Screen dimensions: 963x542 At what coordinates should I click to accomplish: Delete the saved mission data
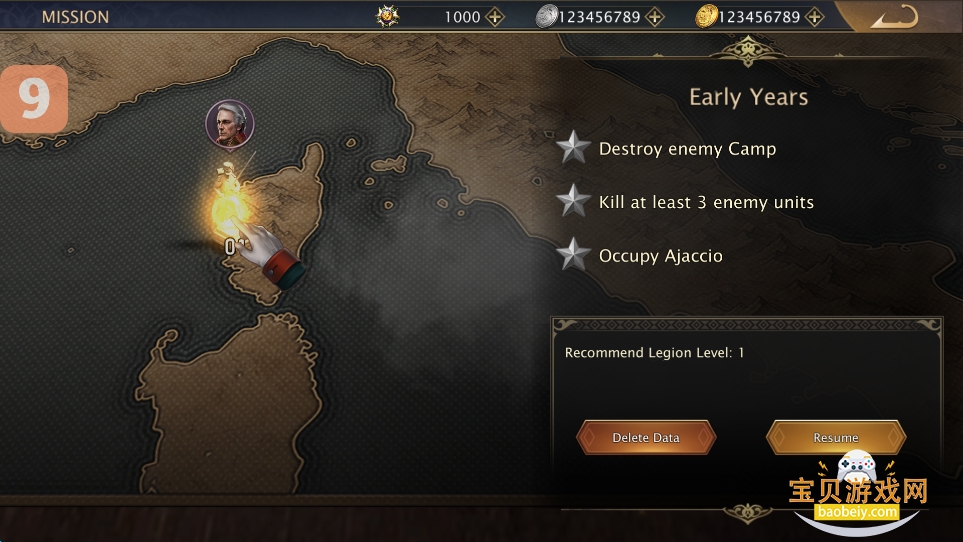pyautogui.click(x=646, y=438)
